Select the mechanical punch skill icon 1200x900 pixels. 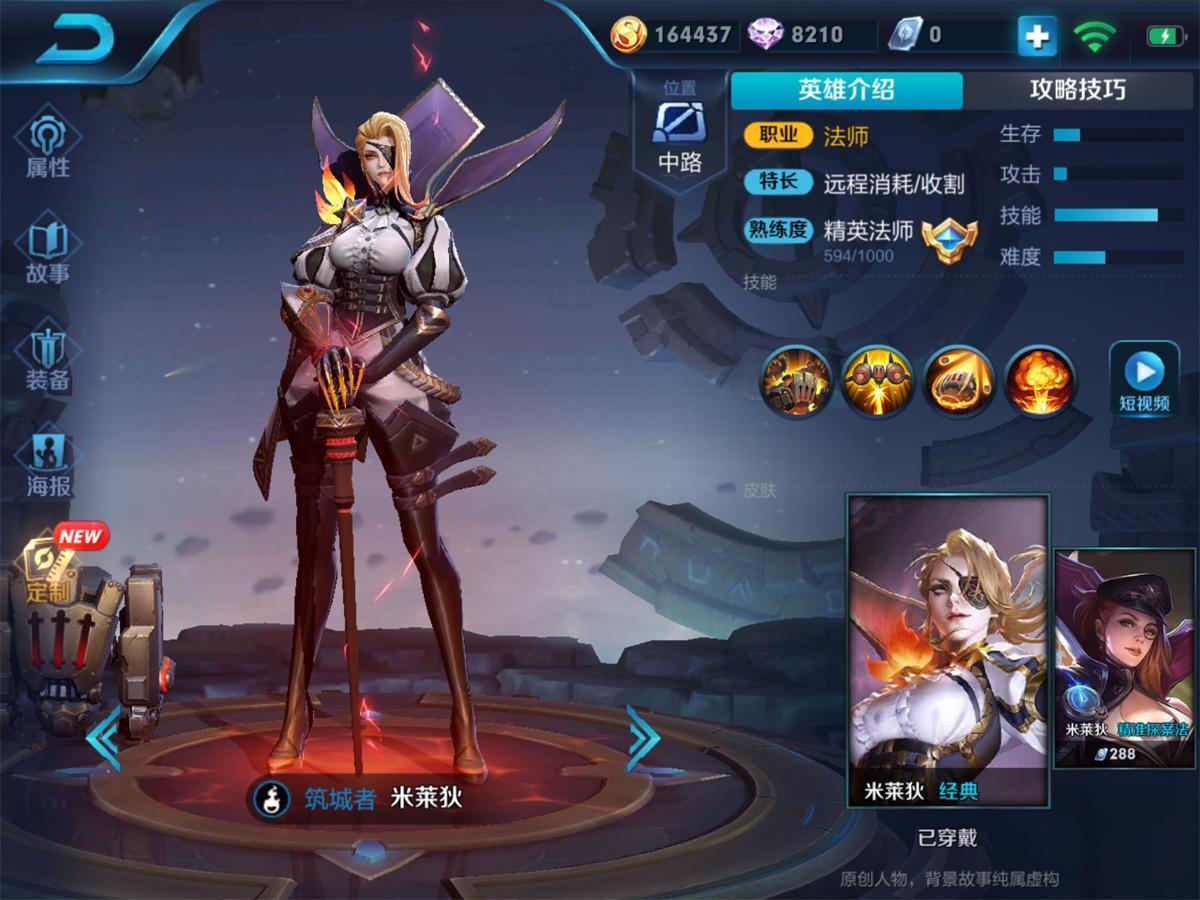[957, 381]
